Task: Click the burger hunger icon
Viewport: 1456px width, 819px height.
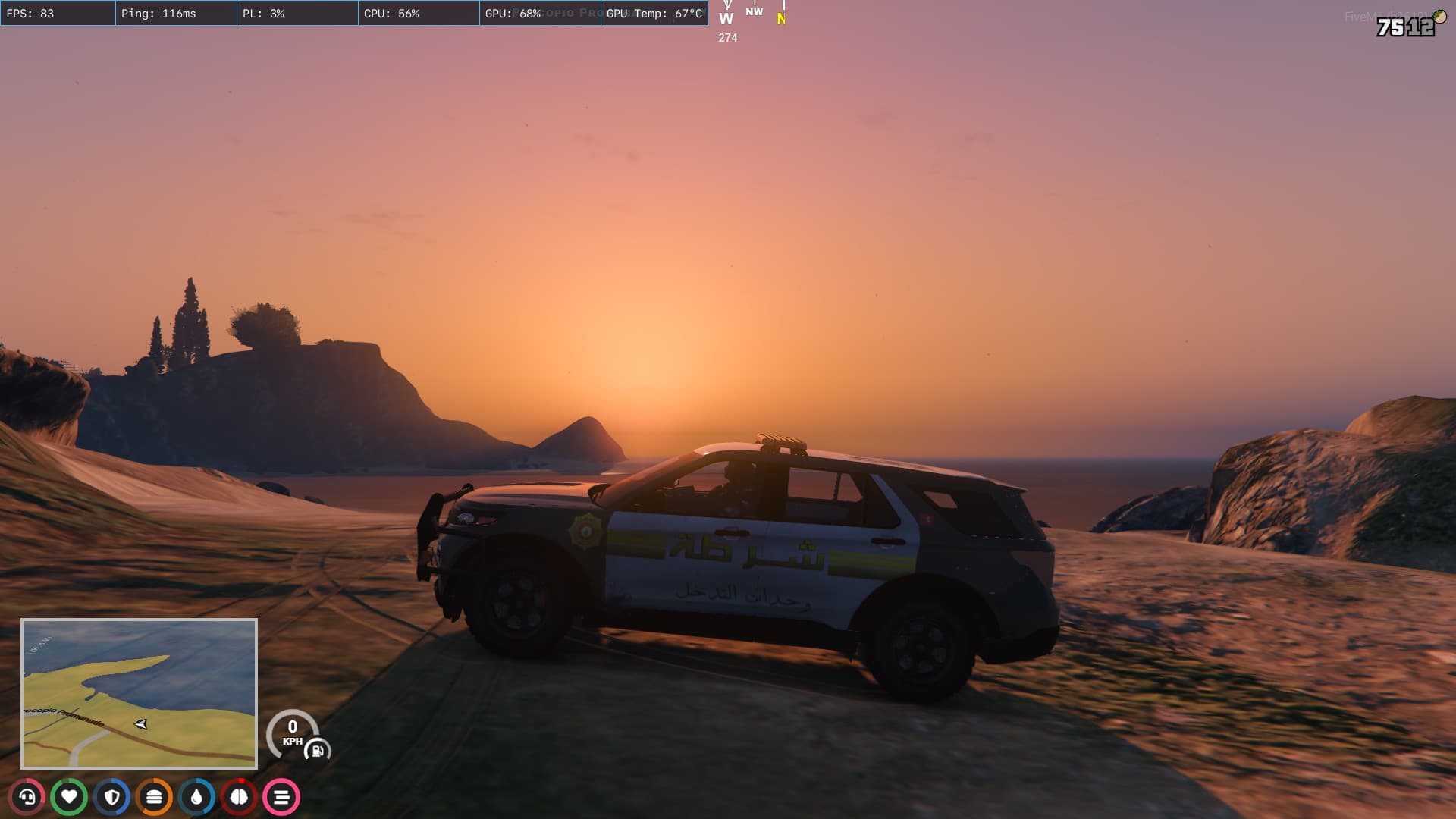Action: point(155,797)
